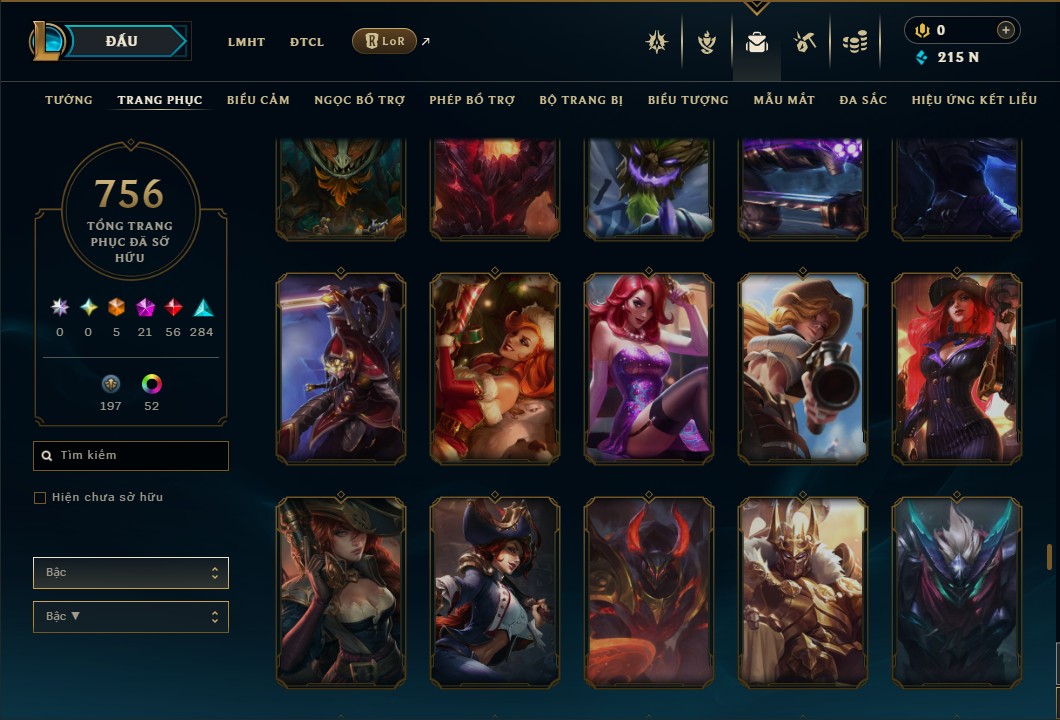Switch to the TƯỚNG collection tab
Image resolution: width=1060 pixels, height=720 pixels.
[x=69, y=100]
